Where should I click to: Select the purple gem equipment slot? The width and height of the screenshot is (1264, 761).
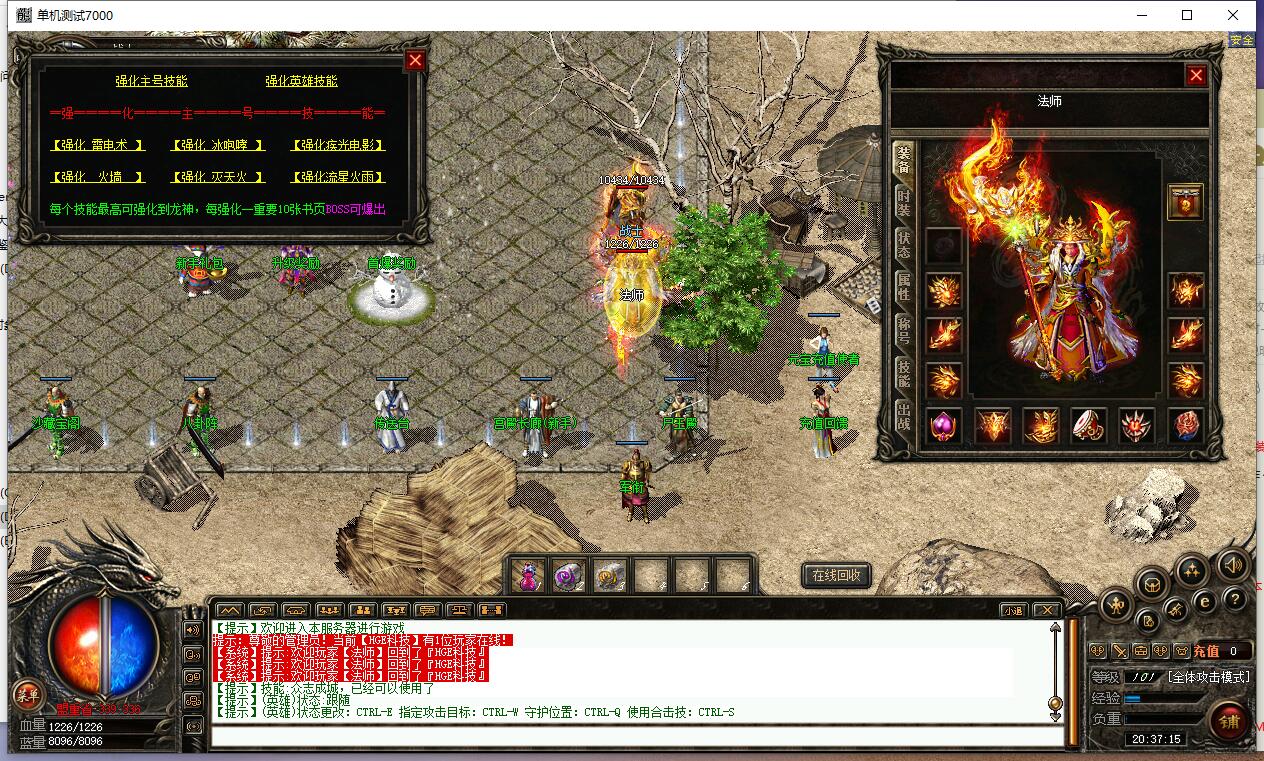(x=943, y=425)
